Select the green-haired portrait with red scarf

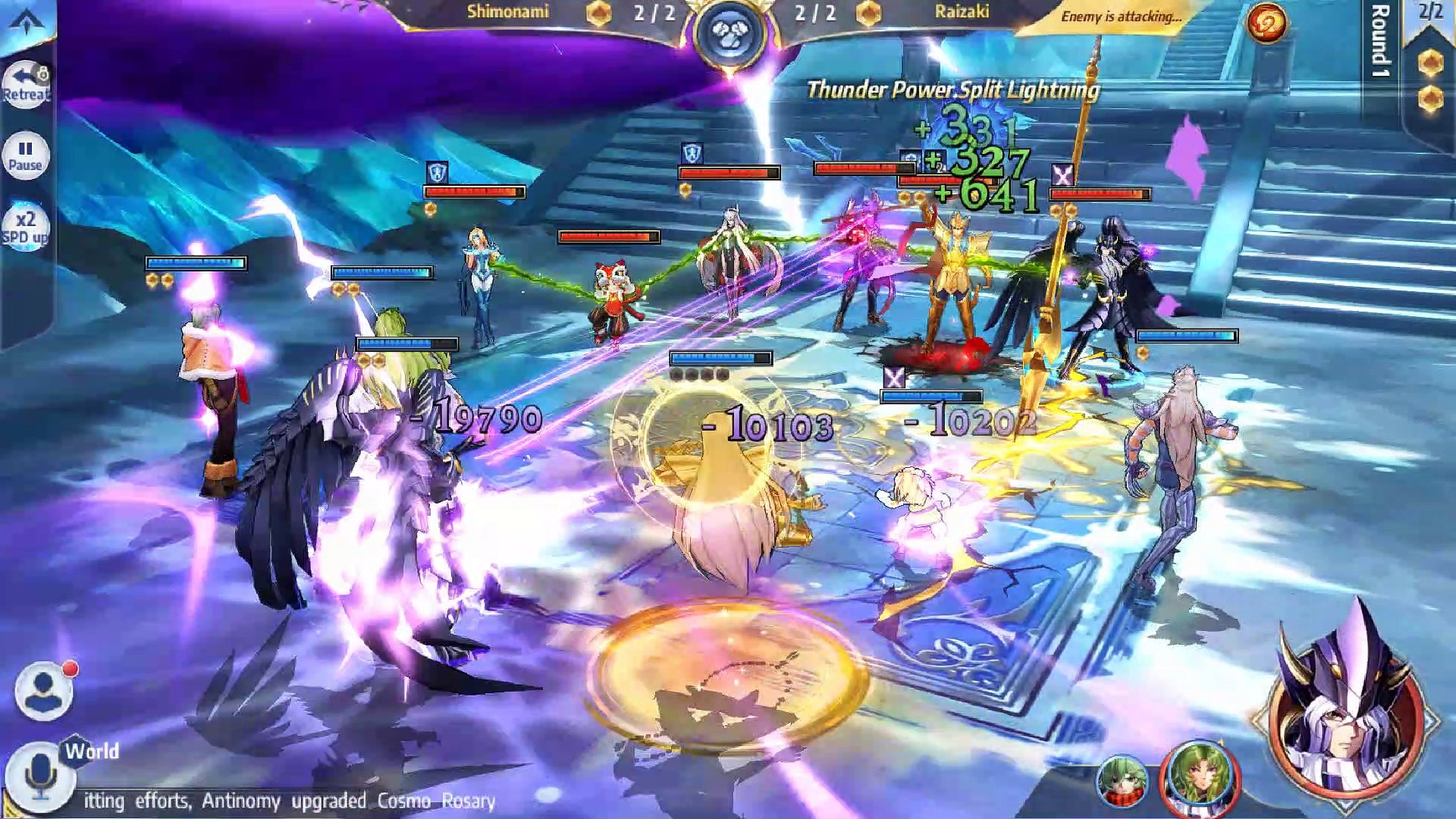pos(1120,781)
